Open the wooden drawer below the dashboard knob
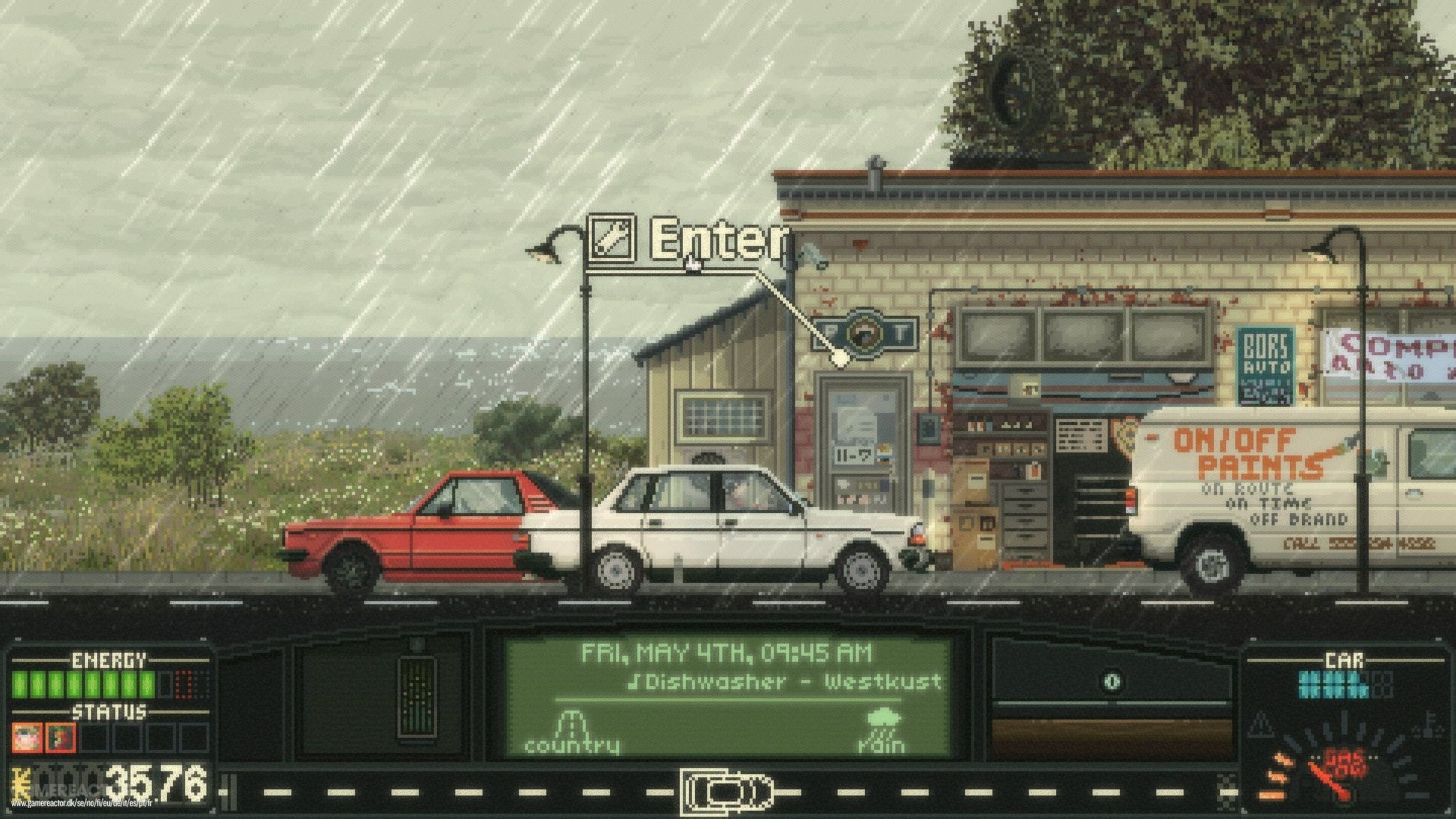 pyautogui.click(x=1111, y=740)
